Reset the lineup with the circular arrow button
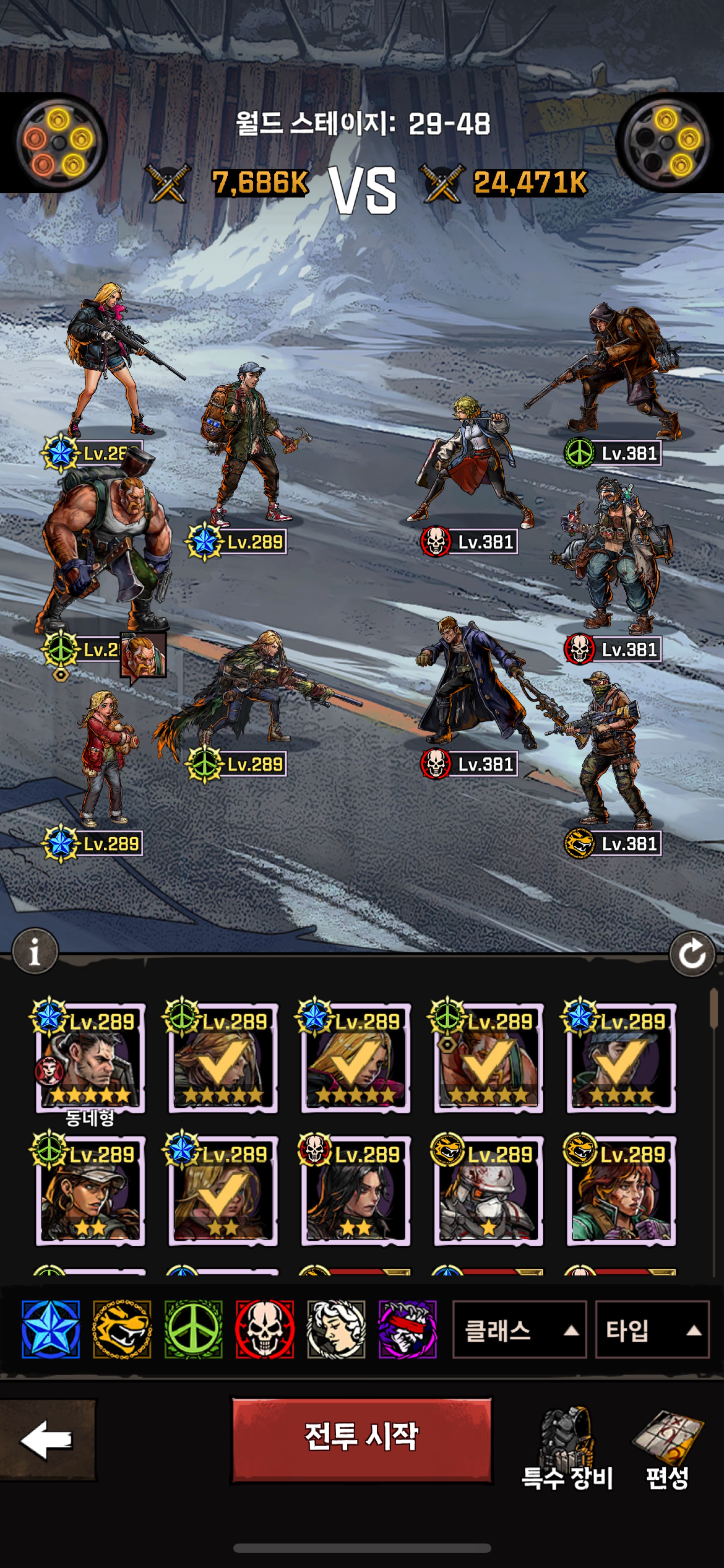This screenshot has height=1568, width=724. 692,954
